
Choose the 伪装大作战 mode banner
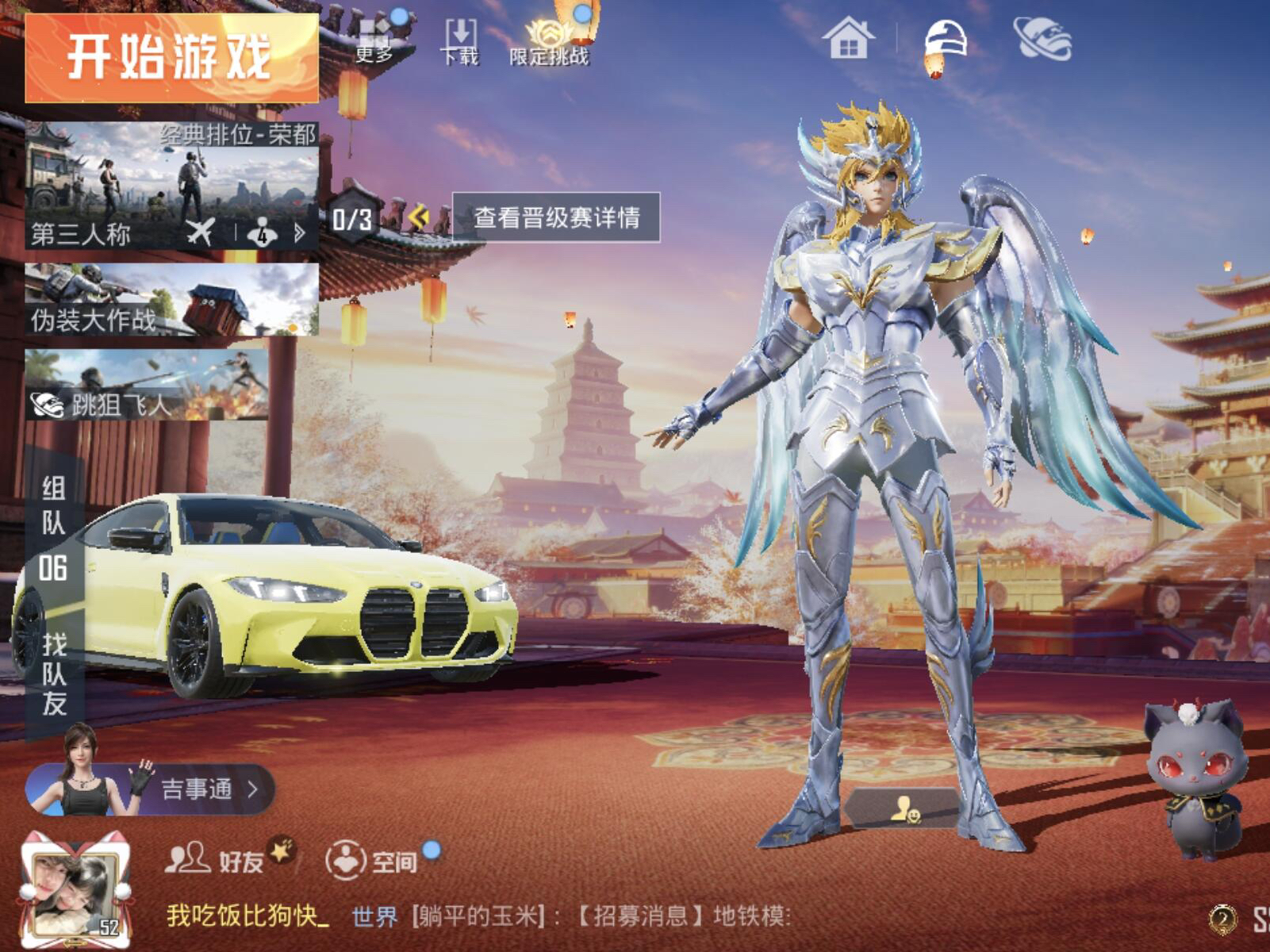pos(171,300)
